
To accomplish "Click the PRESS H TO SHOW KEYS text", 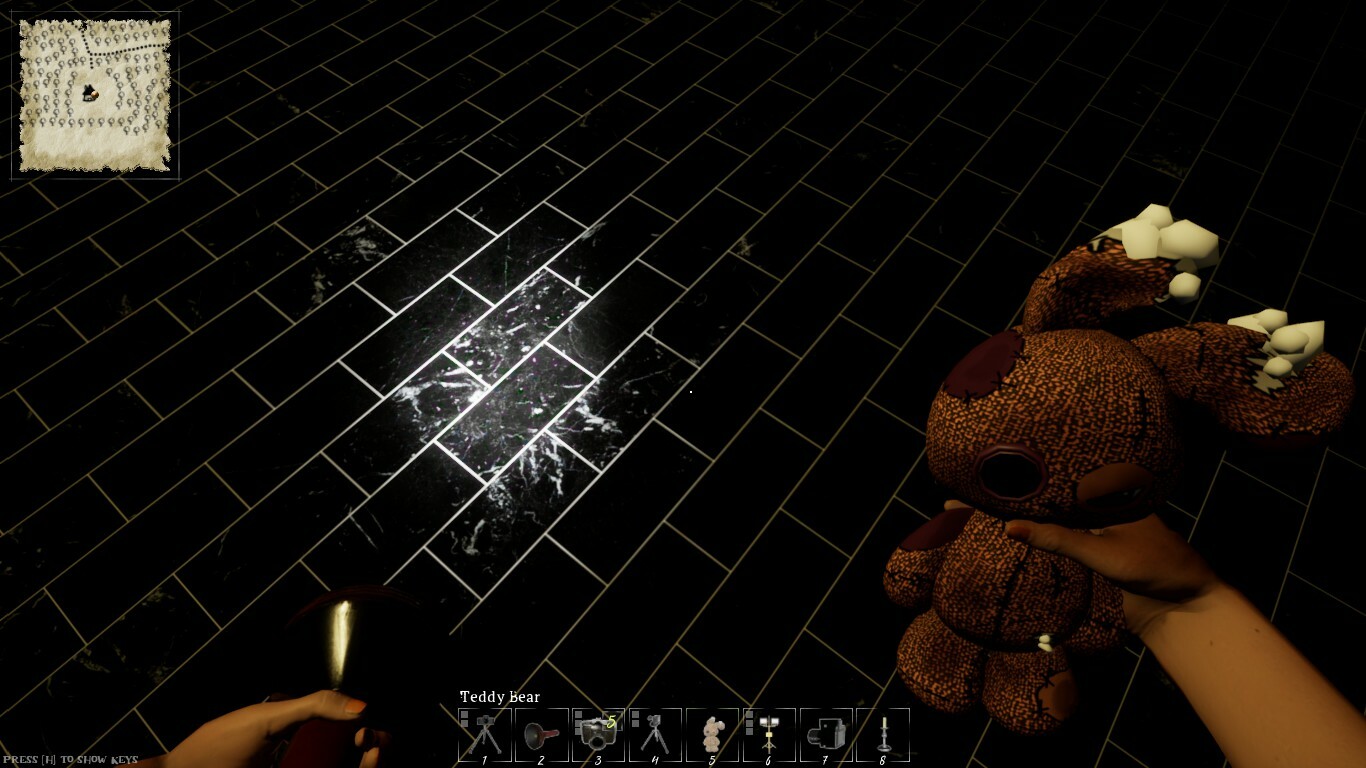I will coord(70,757).
